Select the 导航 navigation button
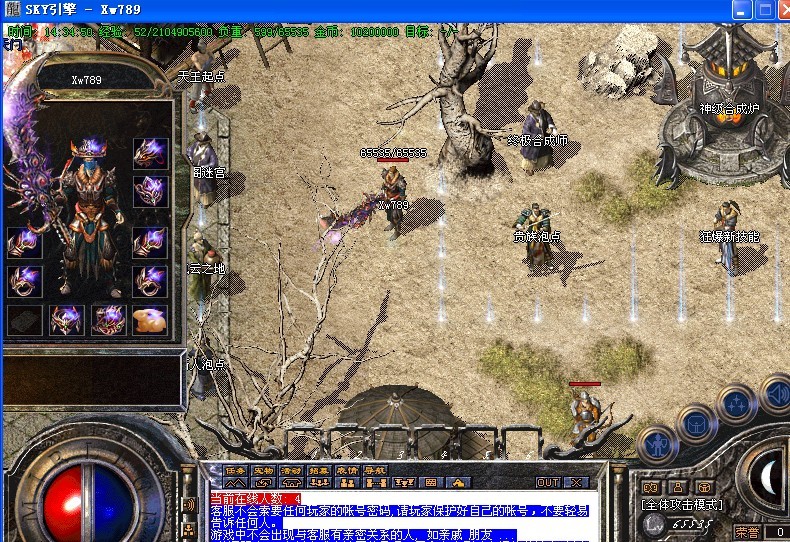 click(375, 470)
